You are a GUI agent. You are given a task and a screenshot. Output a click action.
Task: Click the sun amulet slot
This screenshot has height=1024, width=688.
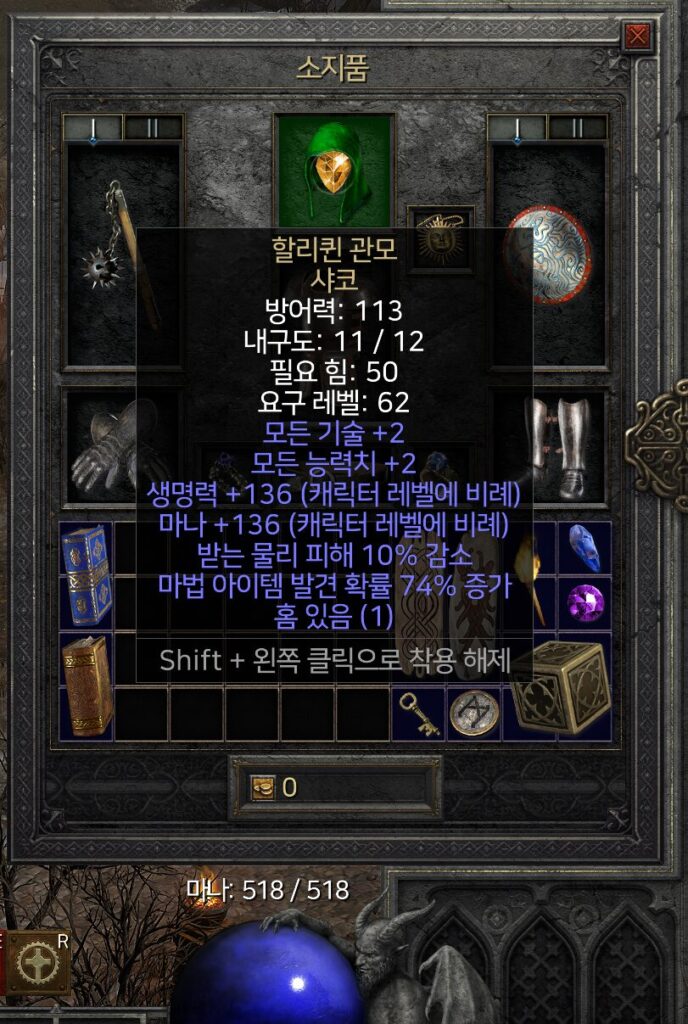(441, 238)
